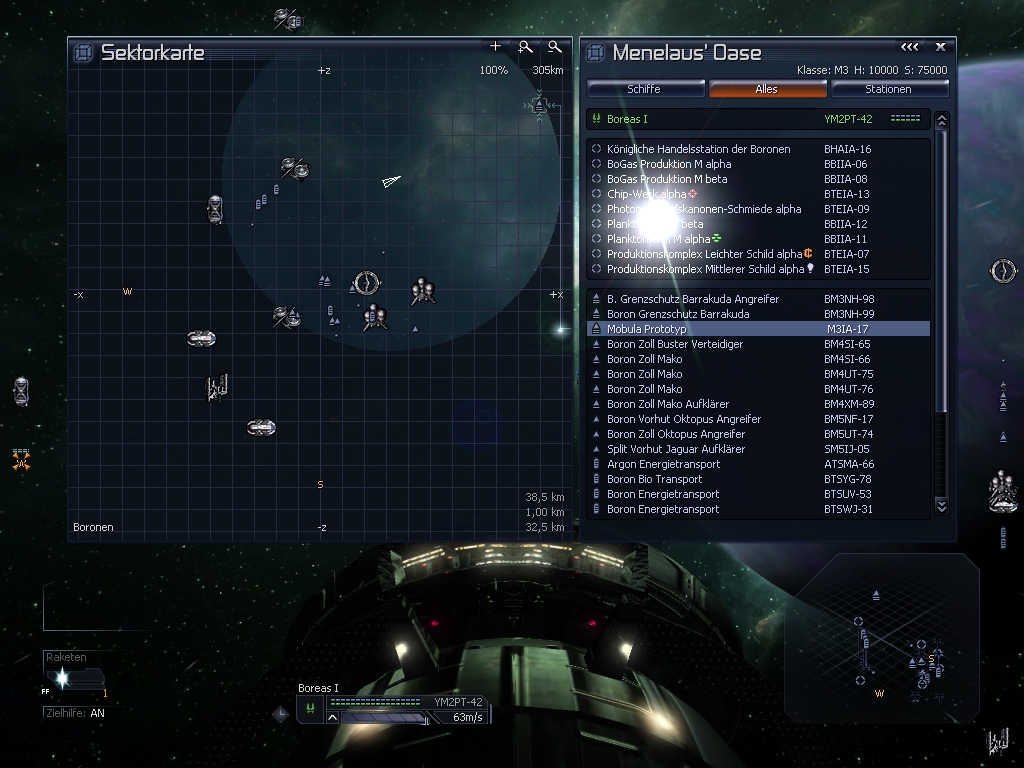Click the list's scroll-down double arrow
The image size is (1024, 768).
941,507
